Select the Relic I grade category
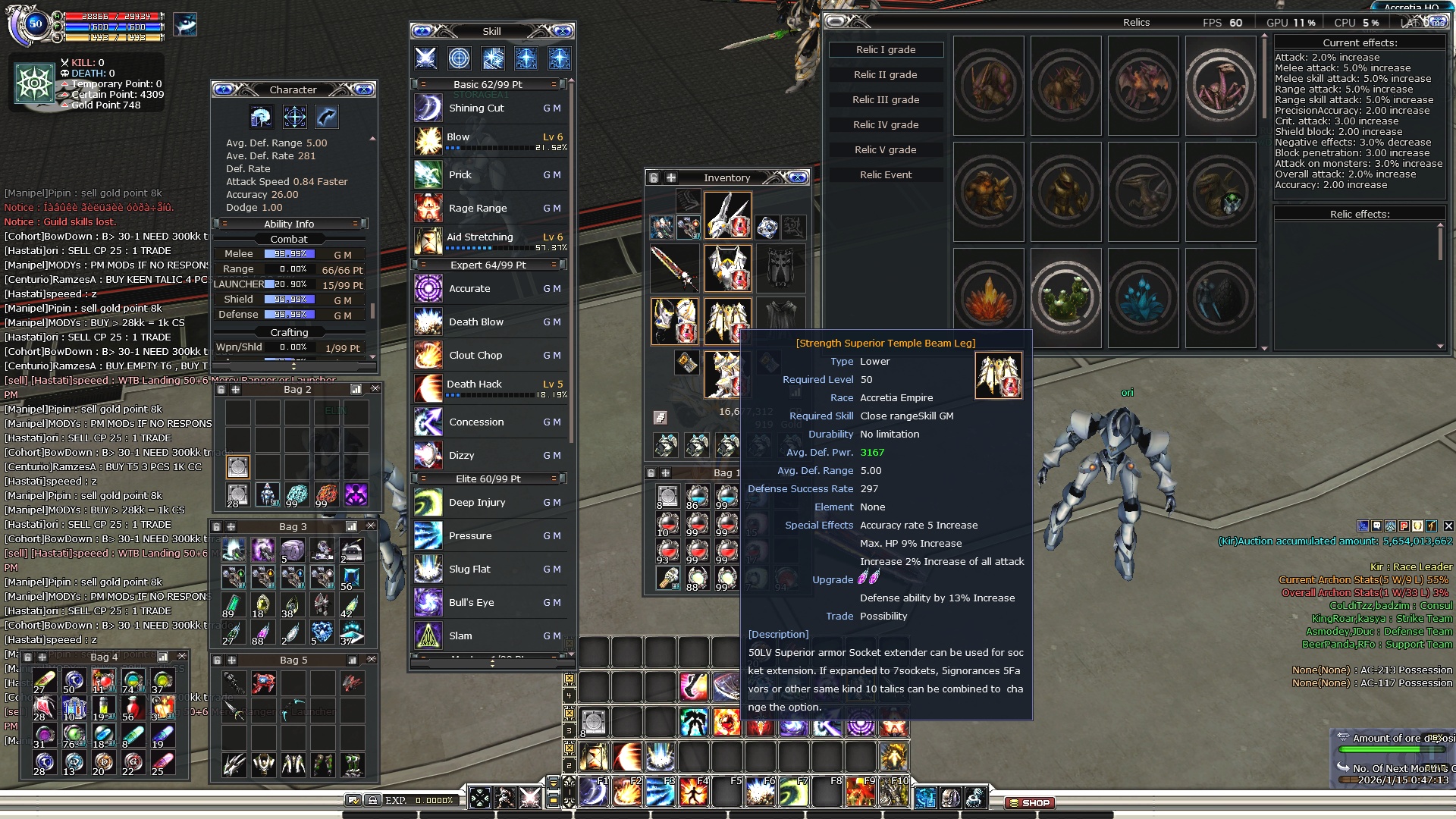Viewport: 1456px width, 819px height. point(886,50)
